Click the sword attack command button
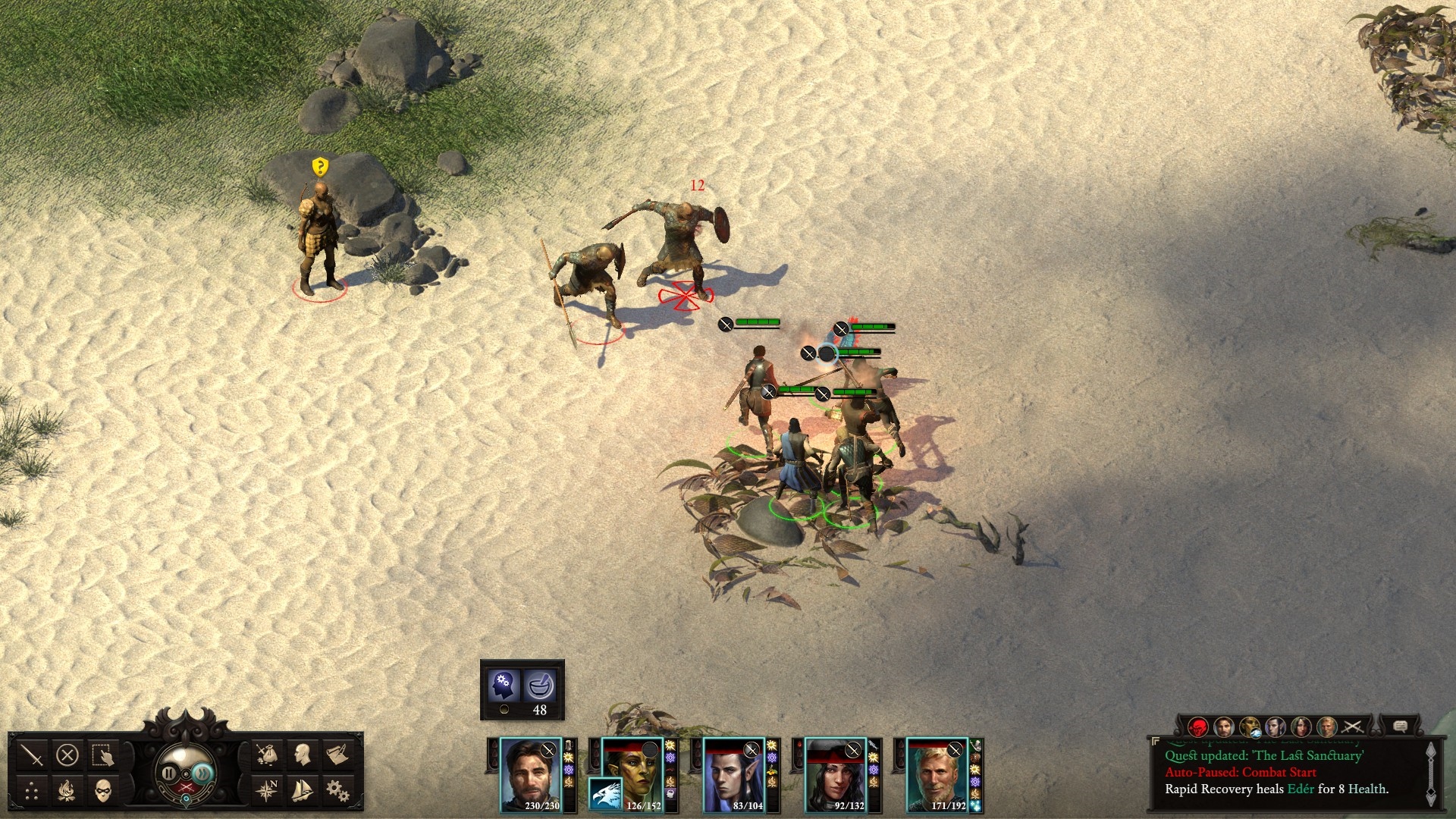Screen dimensions: 1456x819 (33, 755)
